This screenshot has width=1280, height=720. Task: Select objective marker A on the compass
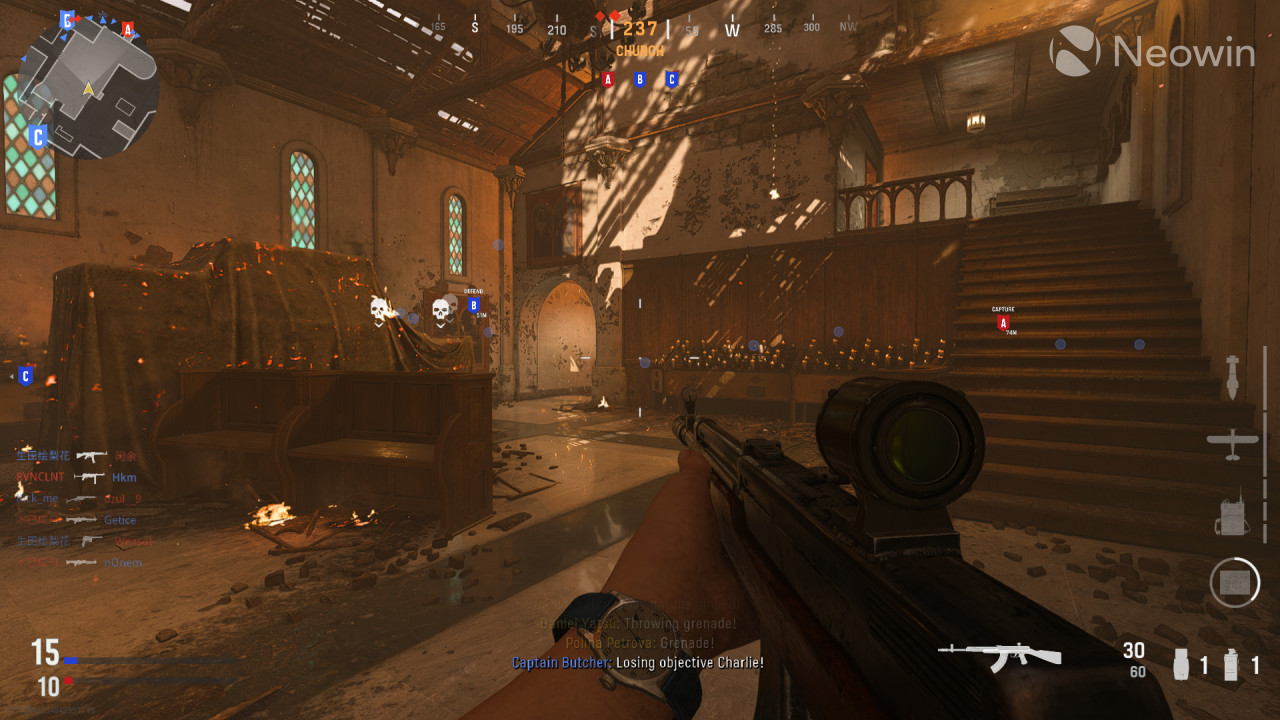pyautogui.click(x=608, y=79)
